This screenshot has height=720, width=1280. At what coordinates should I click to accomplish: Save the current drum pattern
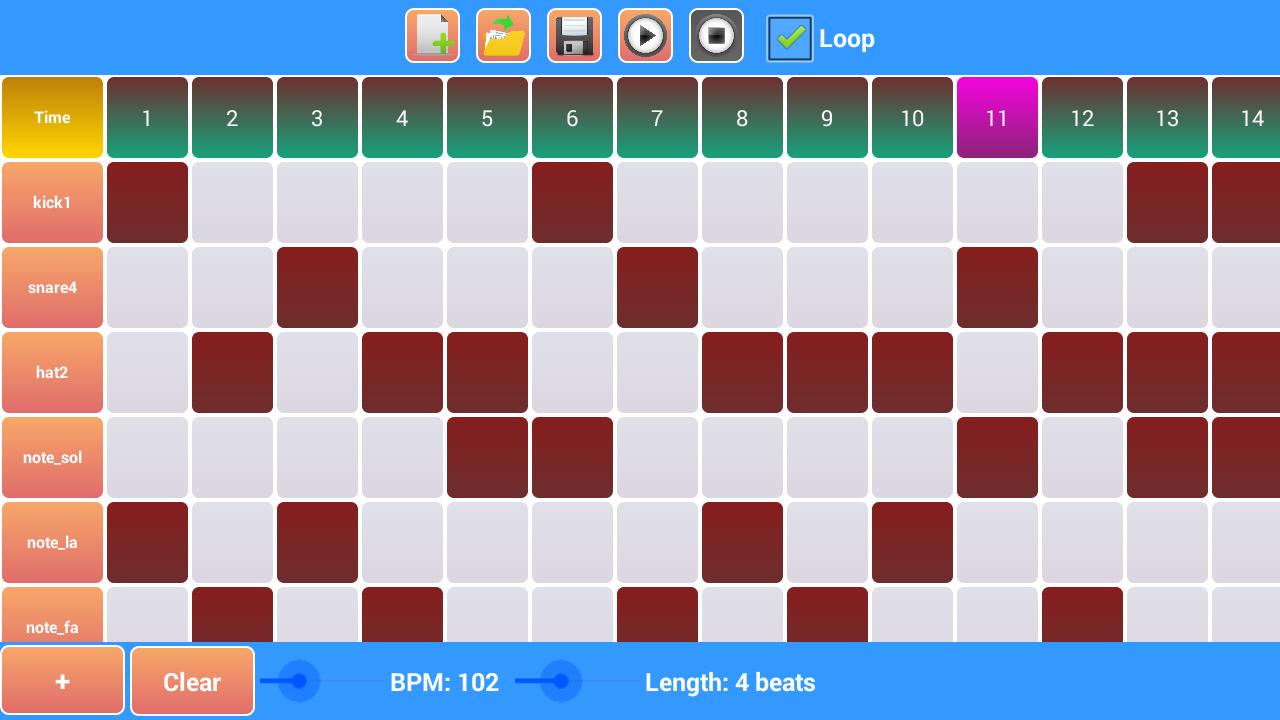click(574, 37)
